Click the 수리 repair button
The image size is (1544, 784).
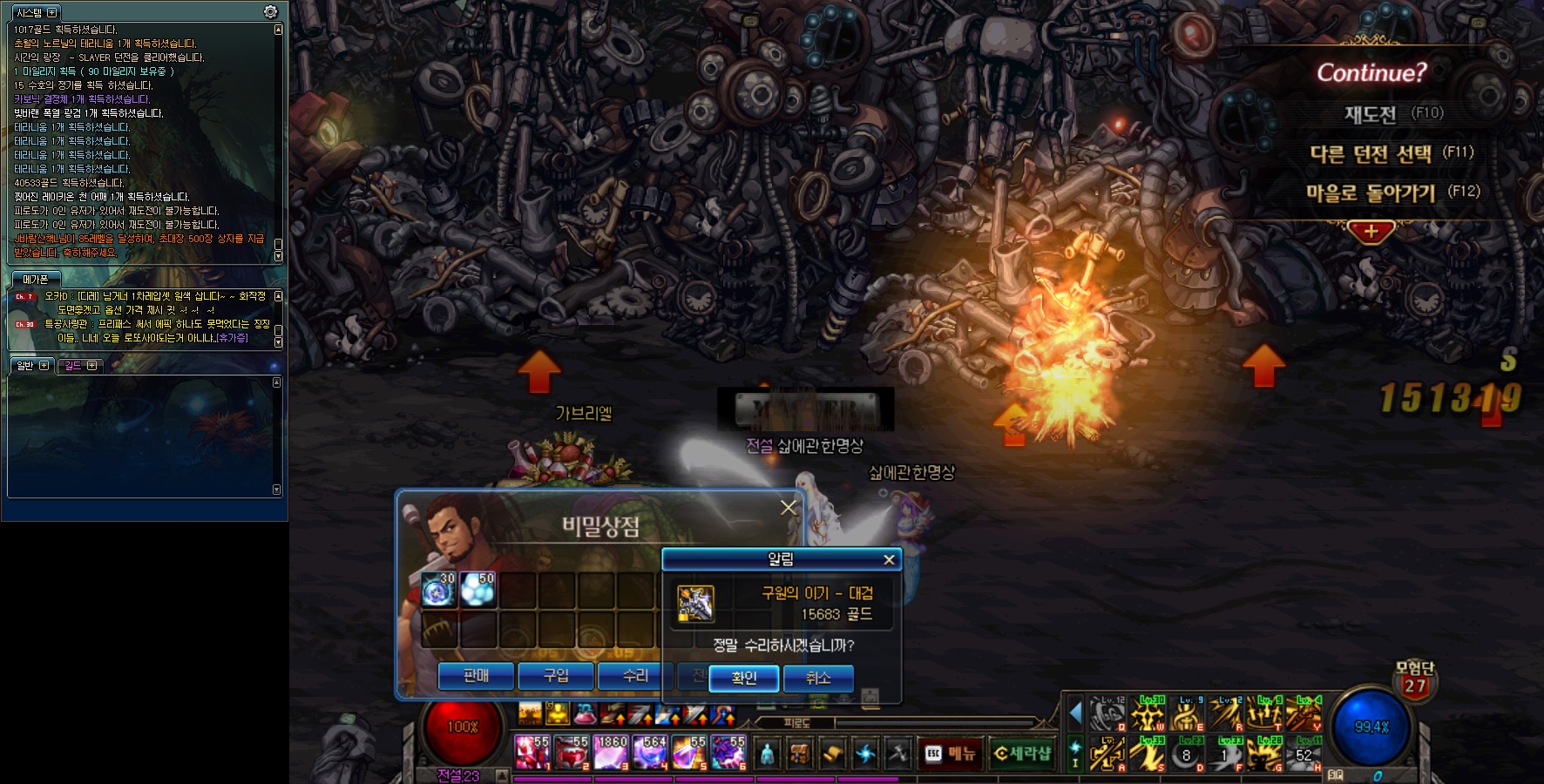[635, 676]
